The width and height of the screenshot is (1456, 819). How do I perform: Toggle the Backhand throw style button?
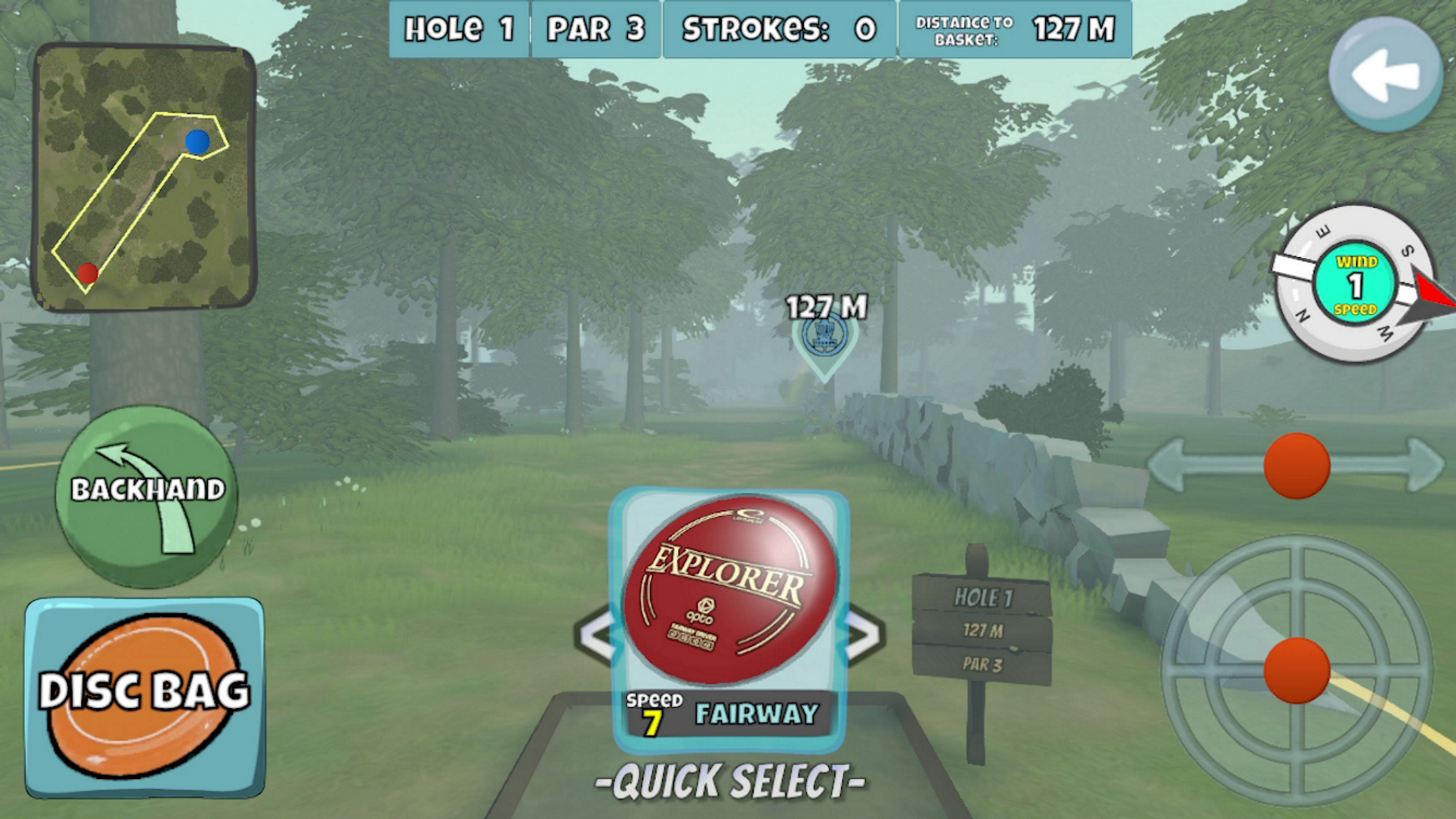pyautogui.click(x=146, y=496)
